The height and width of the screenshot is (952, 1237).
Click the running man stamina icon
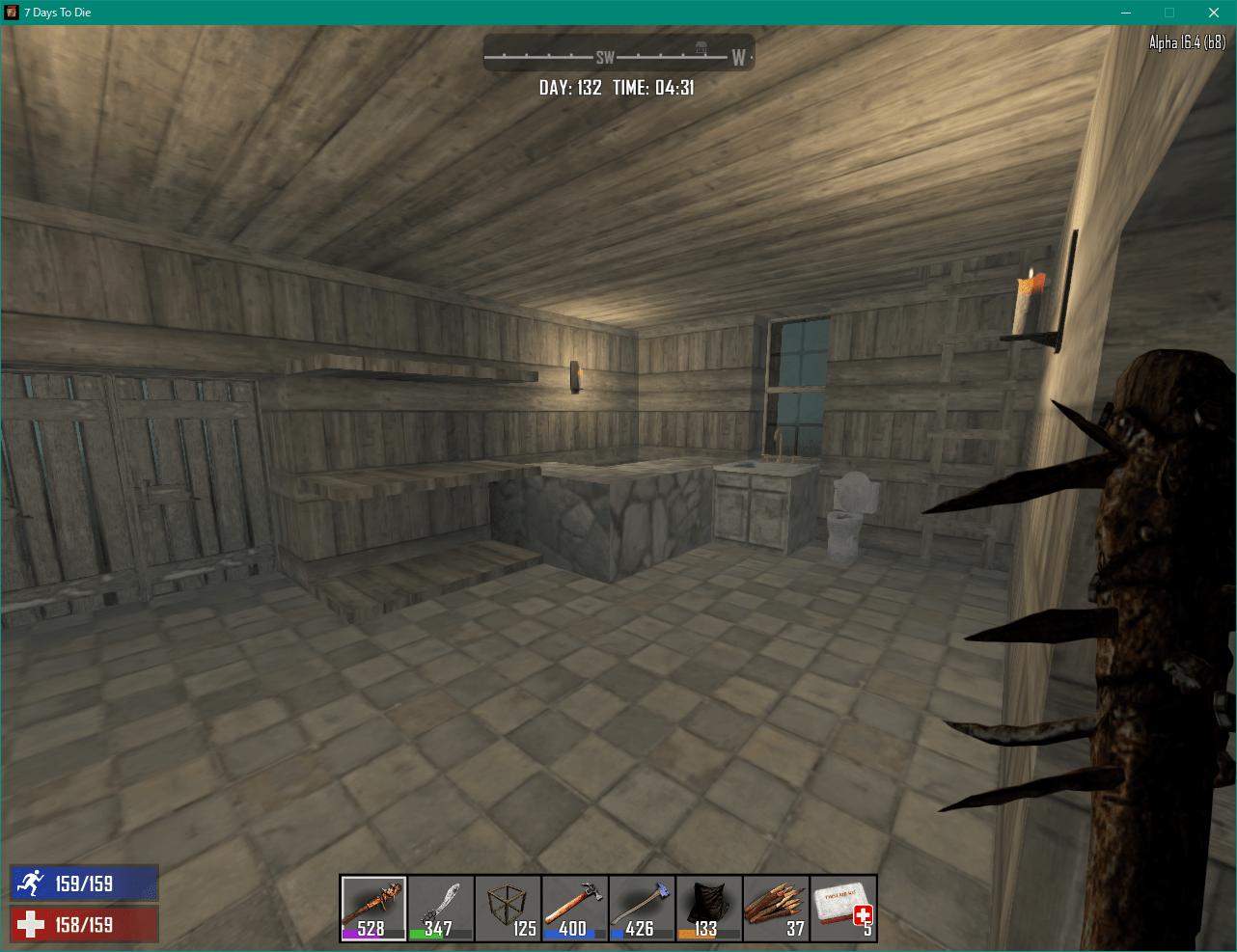(x=29, y=883)
